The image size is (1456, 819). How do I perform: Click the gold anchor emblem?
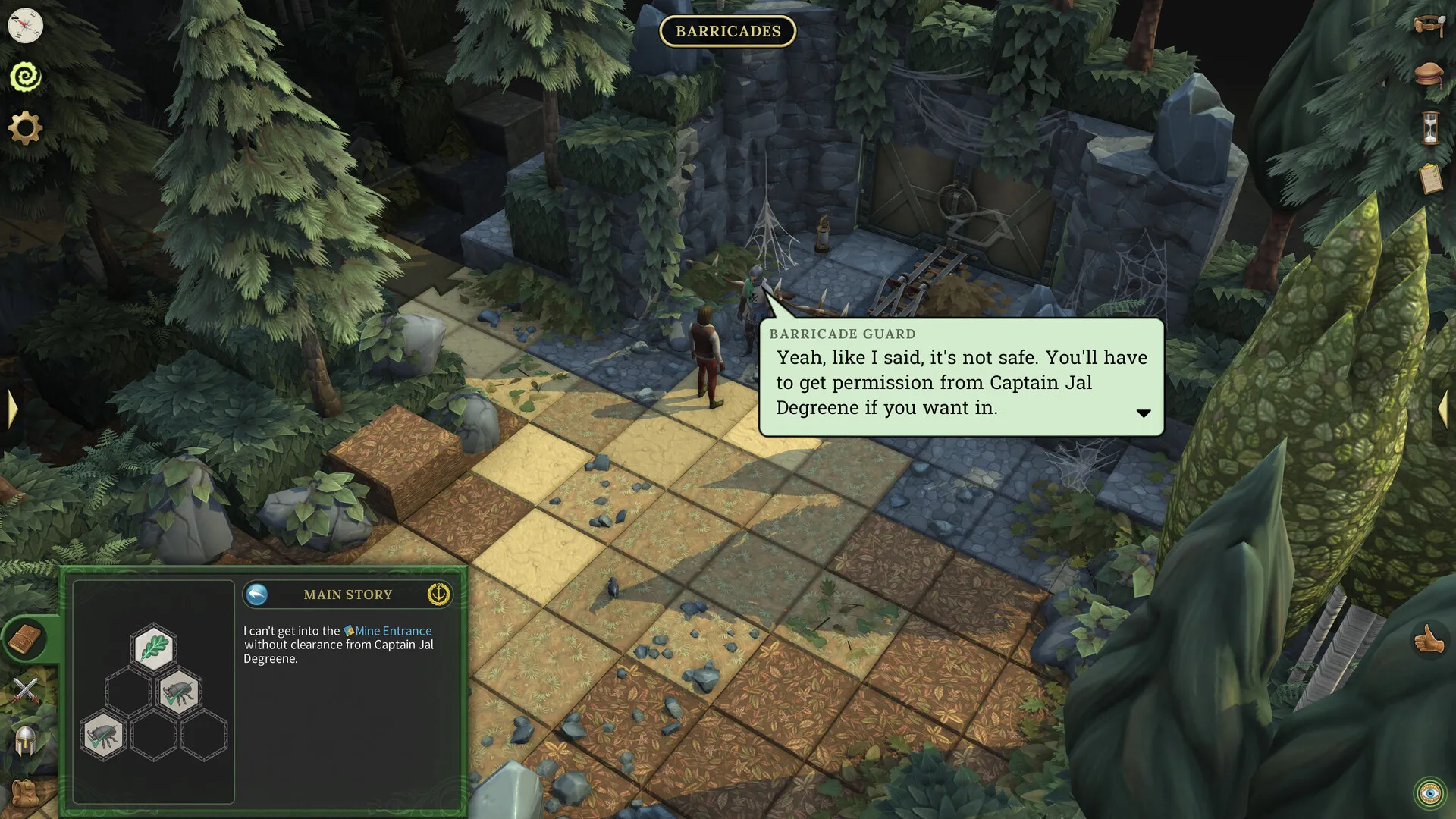[438, 595]
